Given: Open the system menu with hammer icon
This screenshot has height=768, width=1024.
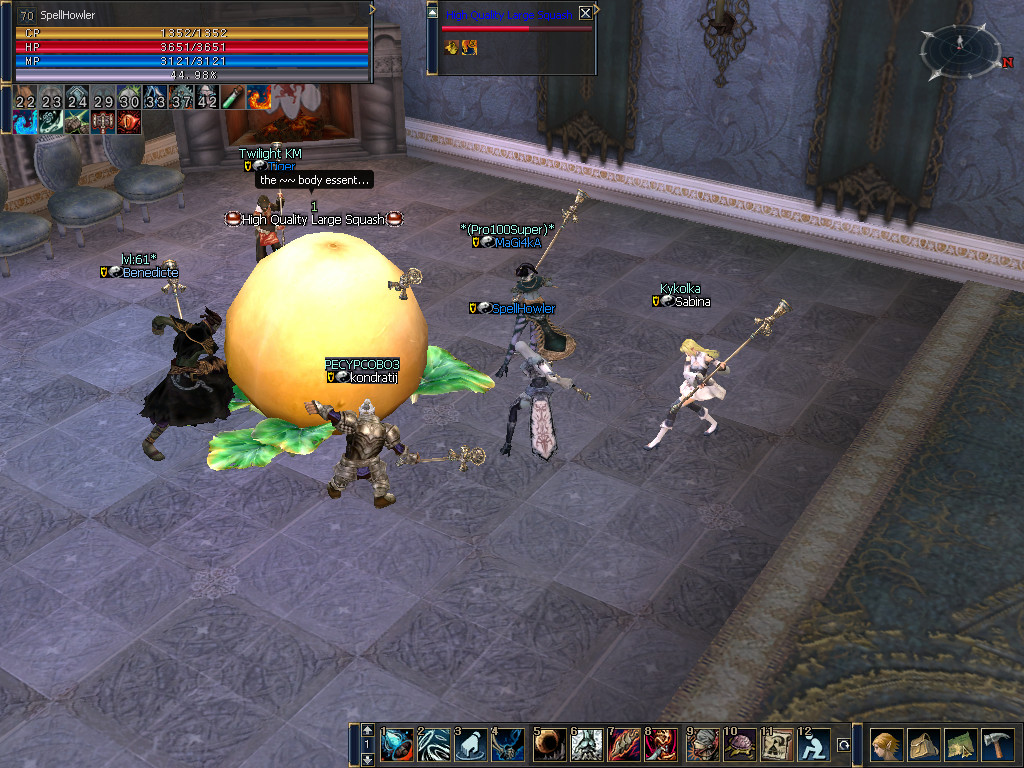Looking at the screenshot, I should [997, 745].
